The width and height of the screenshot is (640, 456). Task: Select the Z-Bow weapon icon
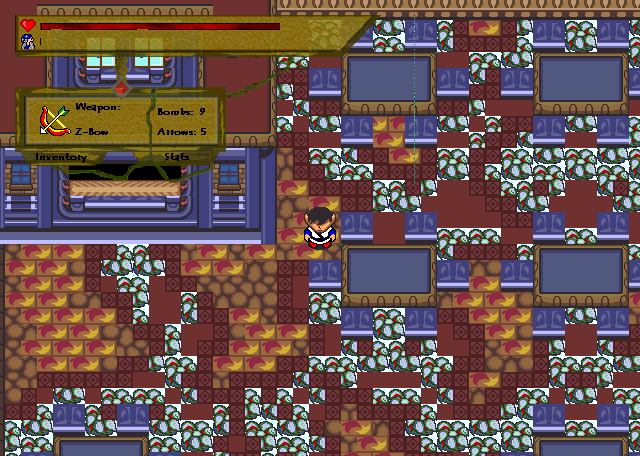(x=53, y=120)
